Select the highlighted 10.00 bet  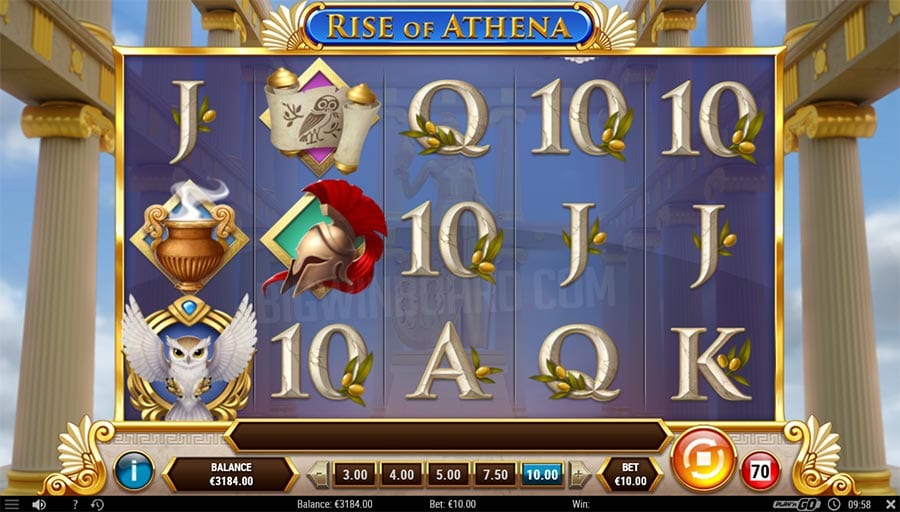[x=542, y=474]
